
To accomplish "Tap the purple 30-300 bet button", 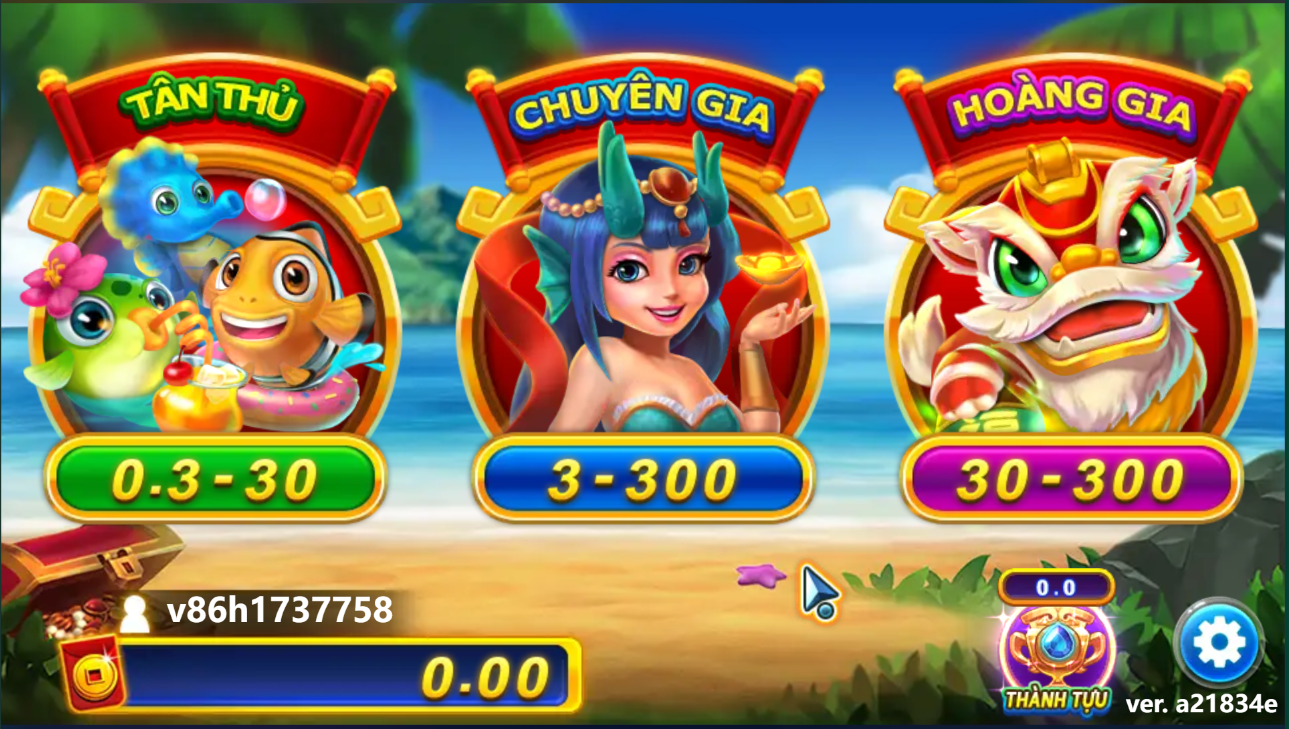I will pos(1070,480).
